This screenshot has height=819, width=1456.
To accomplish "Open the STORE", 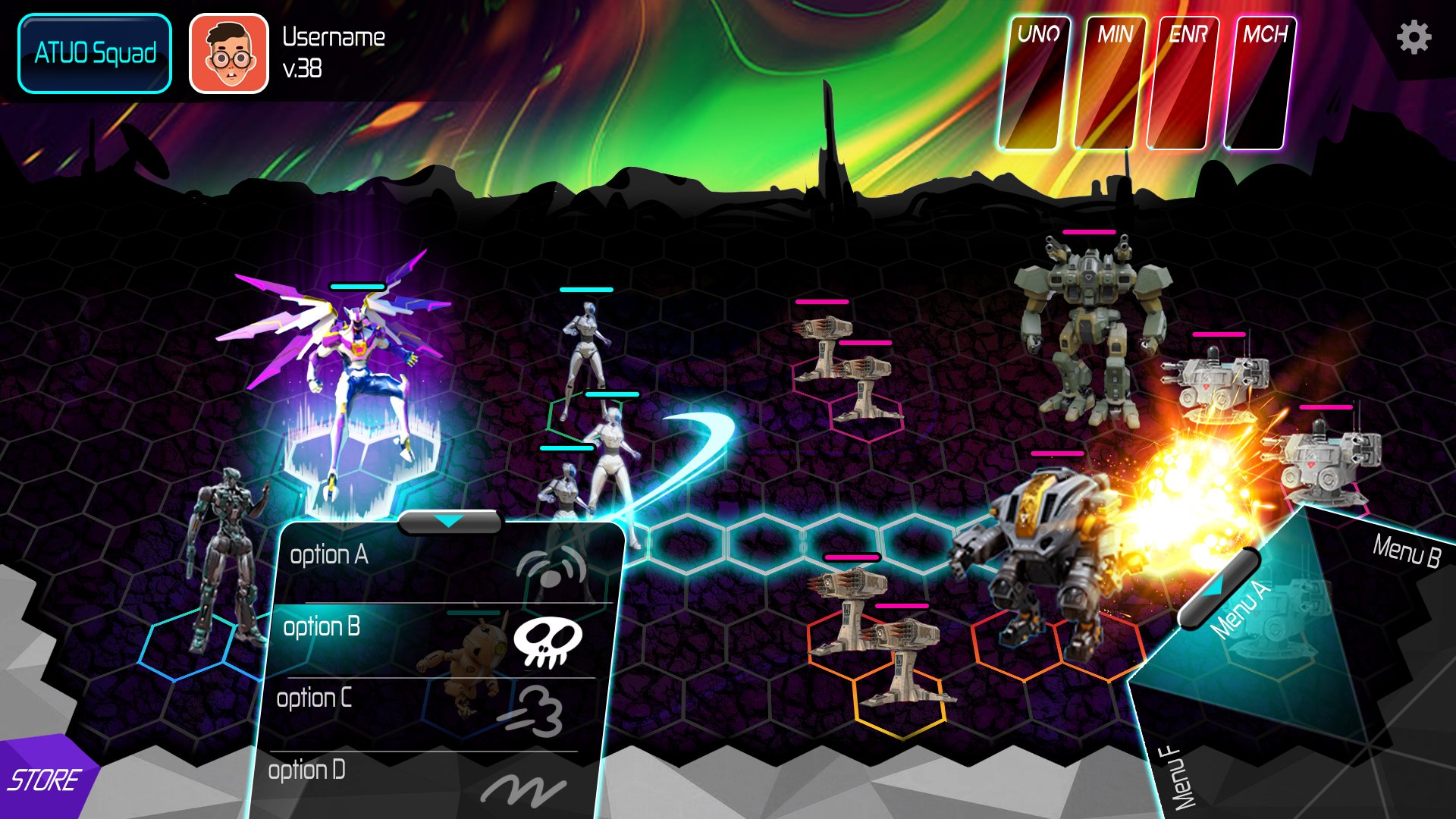I will [44, 780].
